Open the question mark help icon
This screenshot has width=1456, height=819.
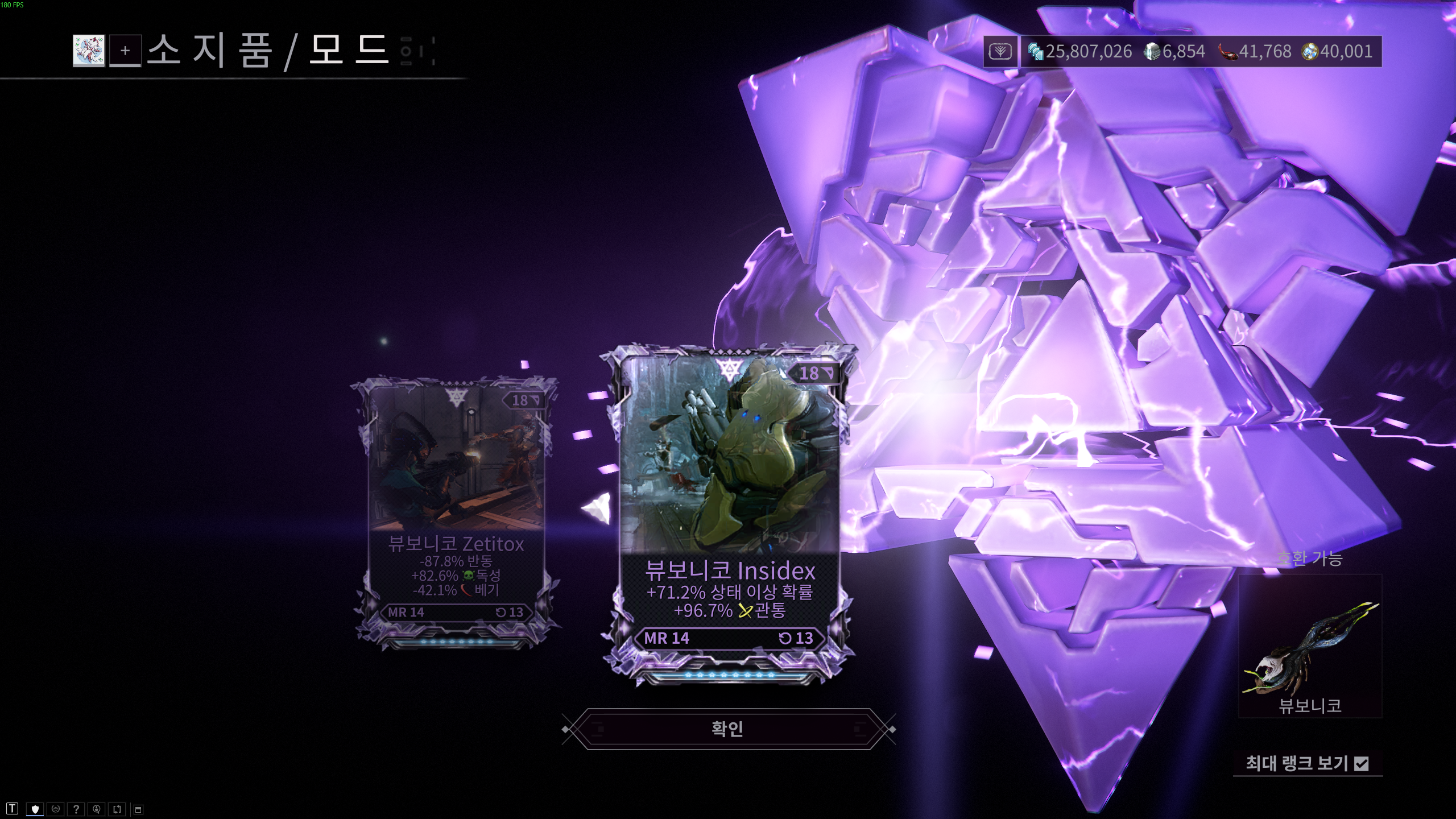[x=76, y=809]
